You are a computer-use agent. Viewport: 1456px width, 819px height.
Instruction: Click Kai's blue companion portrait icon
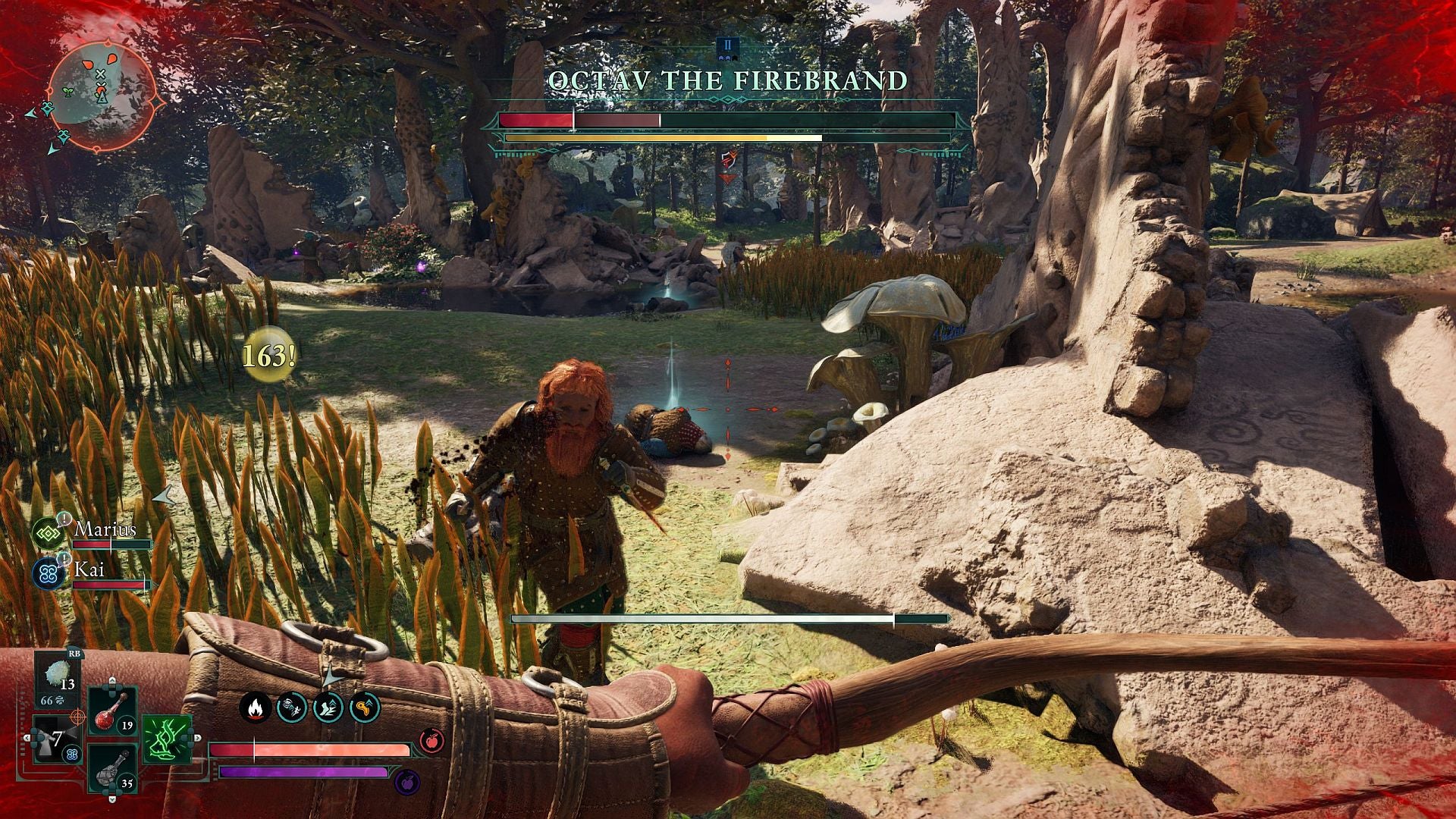48,574
